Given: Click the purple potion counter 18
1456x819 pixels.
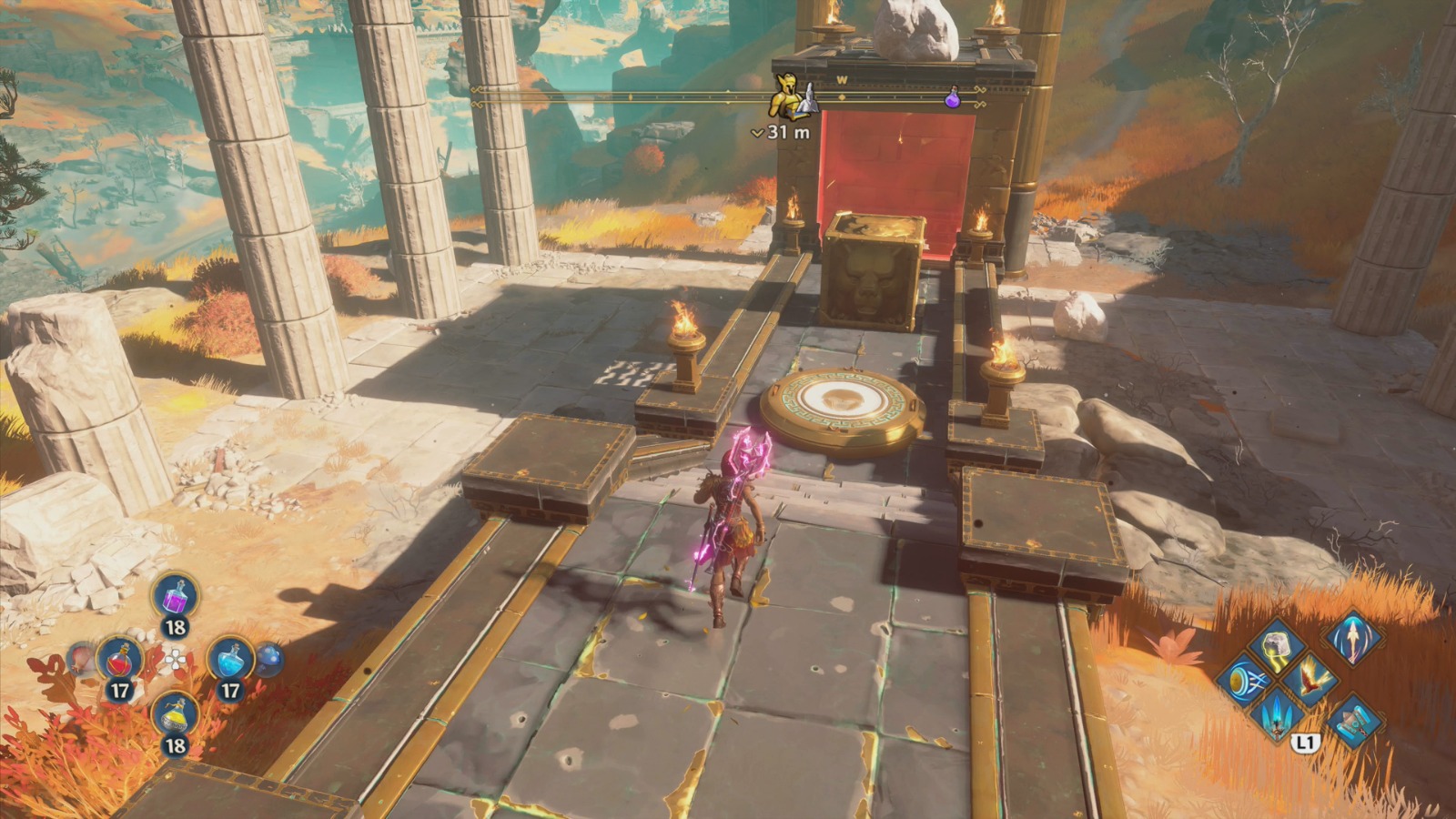Looking at the screenshot, I should 175,627.
